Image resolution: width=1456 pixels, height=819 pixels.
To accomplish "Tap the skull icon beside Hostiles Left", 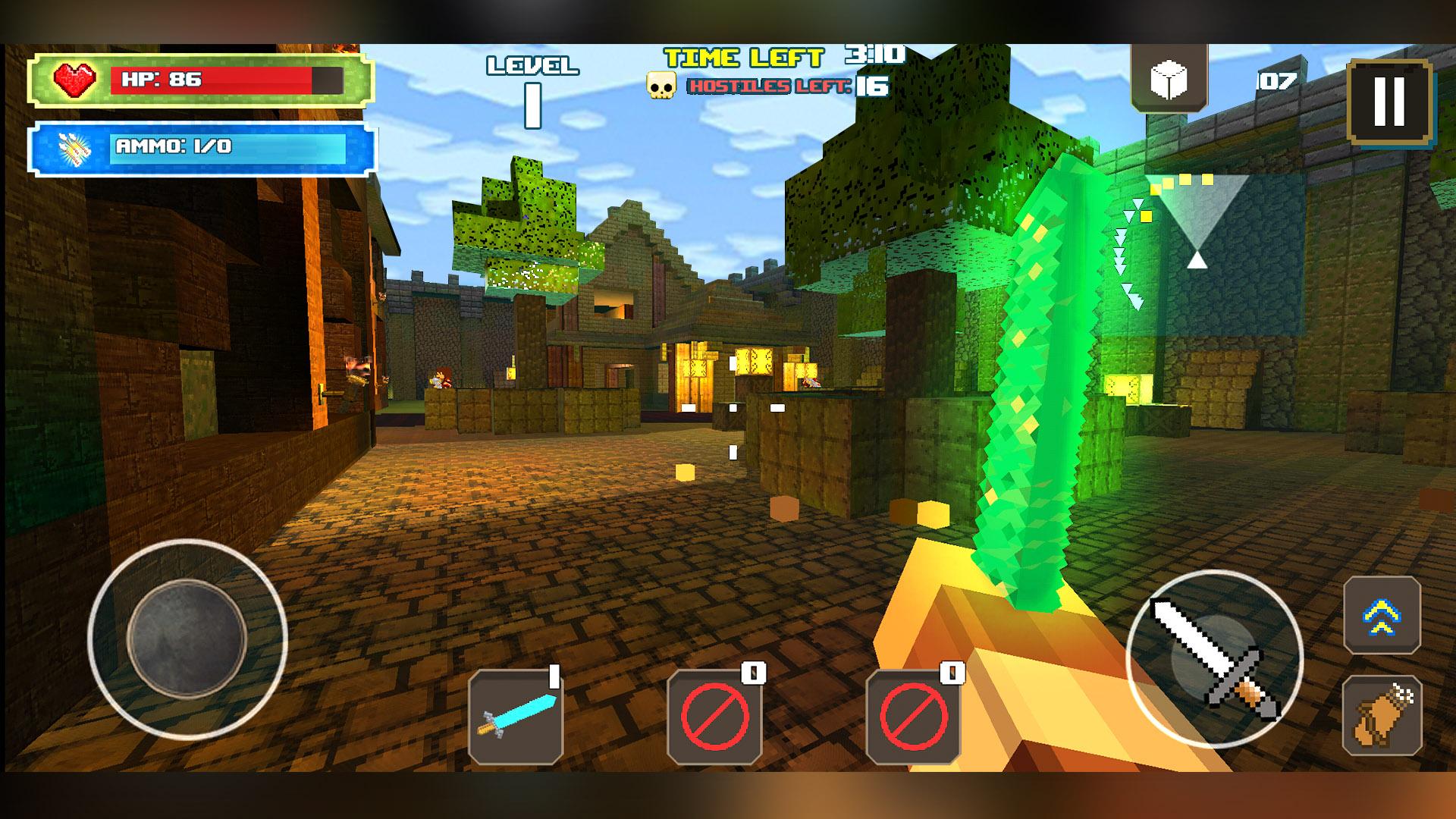I will 662,85.
